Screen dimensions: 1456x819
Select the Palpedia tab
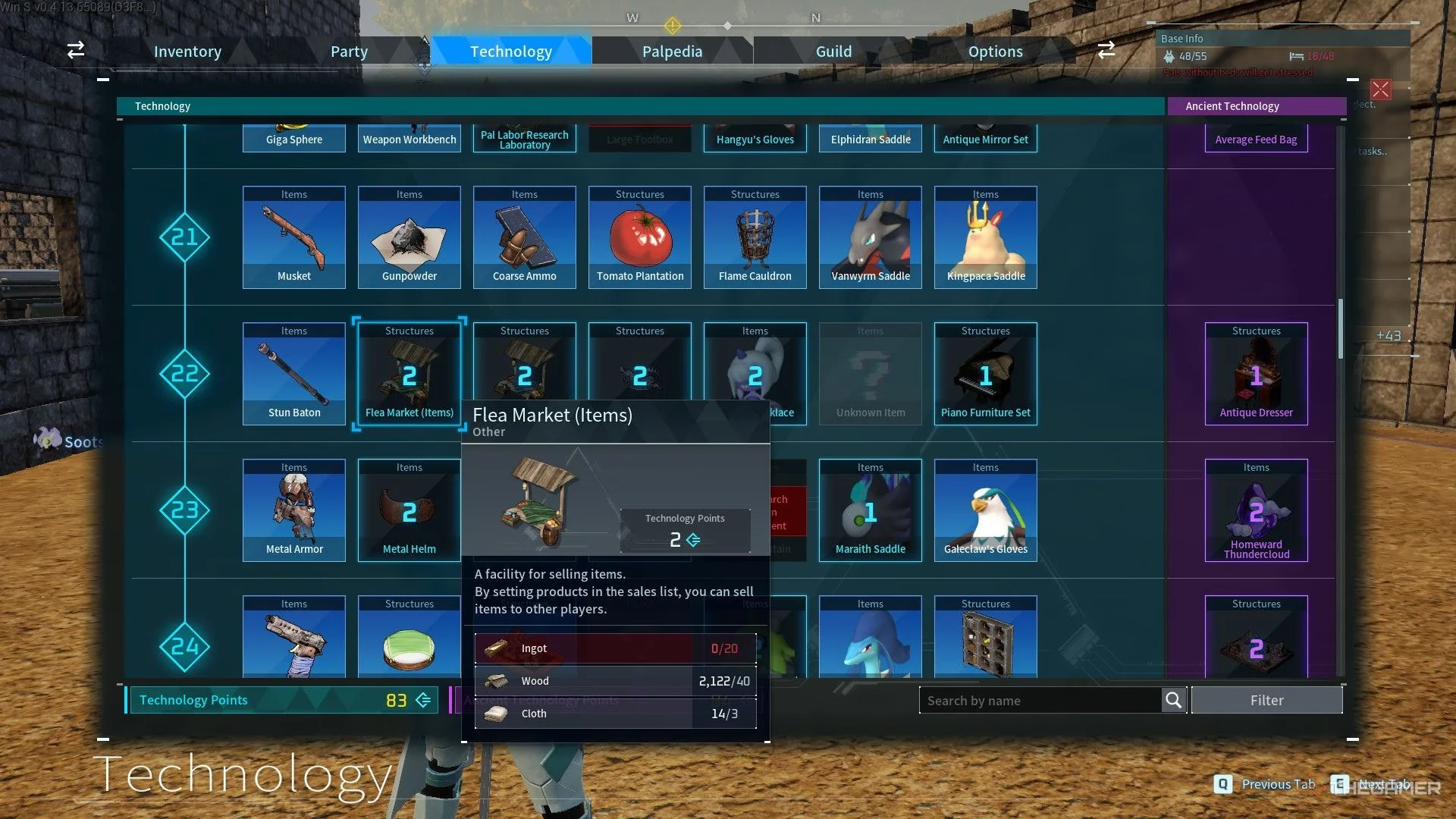(672, 52)
